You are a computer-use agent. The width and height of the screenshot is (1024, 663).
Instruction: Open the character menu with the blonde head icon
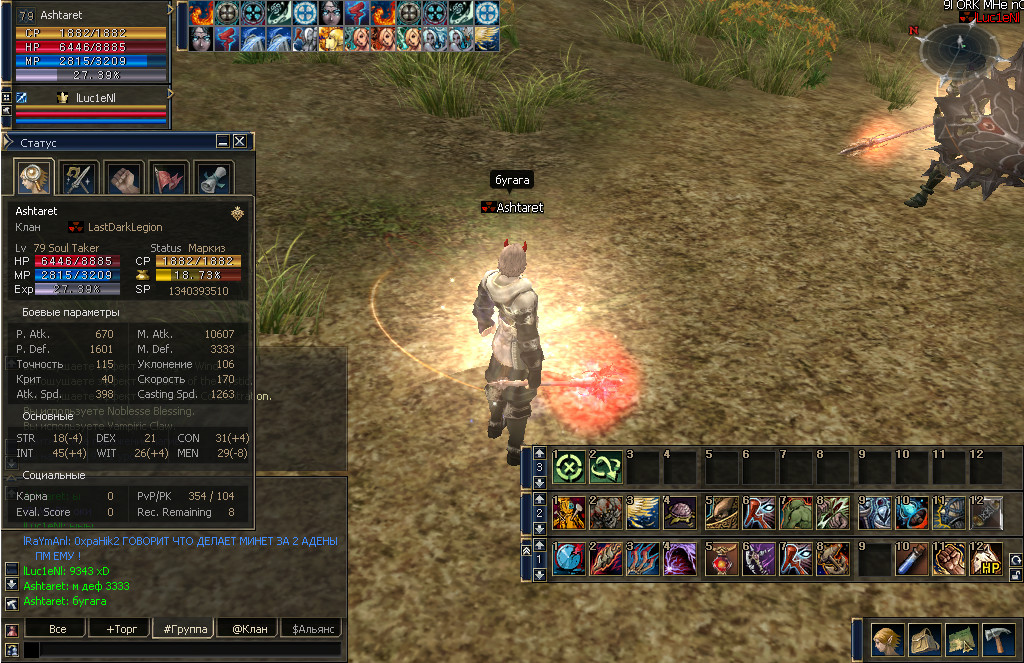(887, 639)
